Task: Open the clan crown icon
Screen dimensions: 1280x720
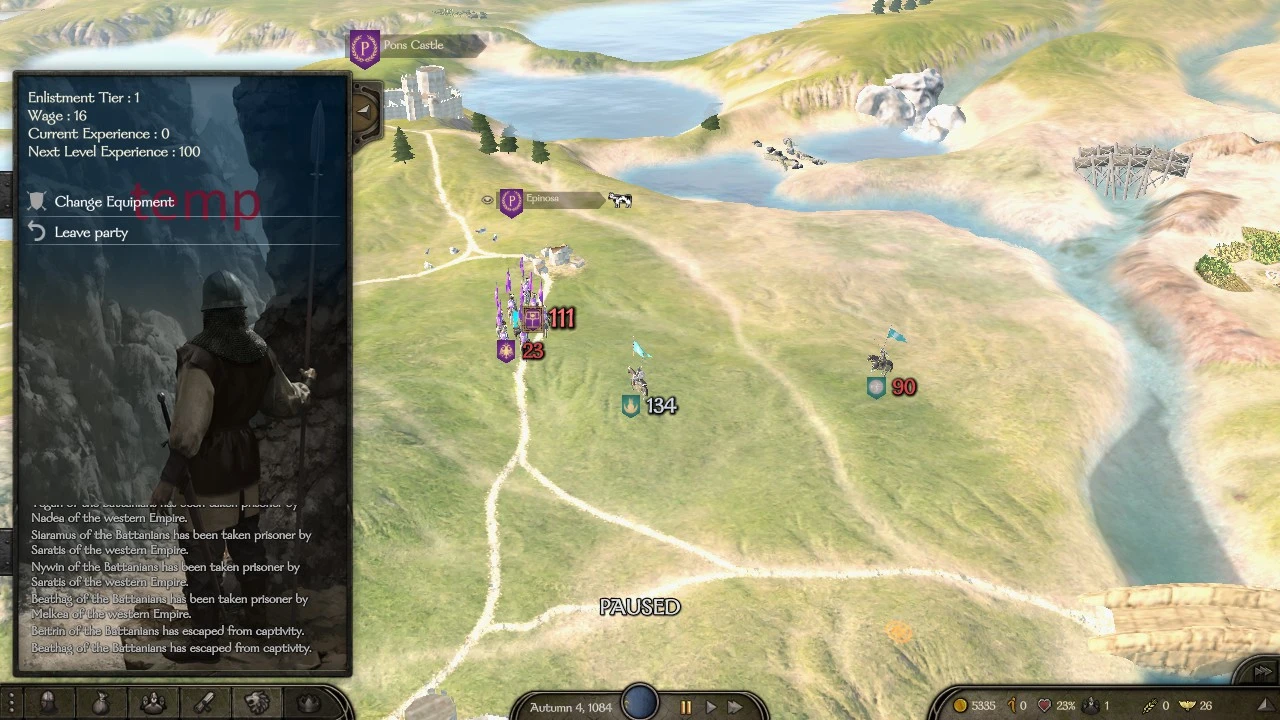Action: (308, 703)
